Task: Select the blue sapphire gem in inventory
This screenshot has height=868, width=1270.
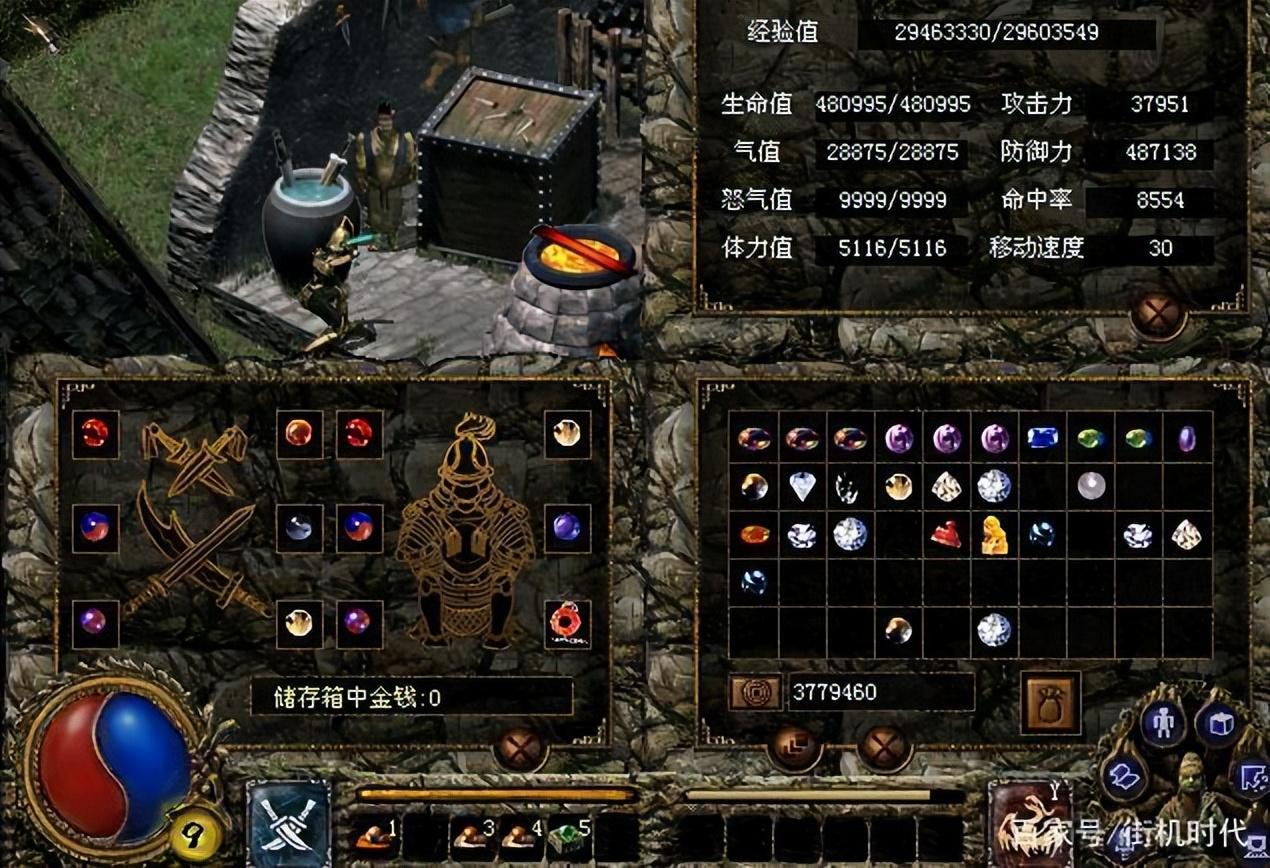Action: [1042, 438]
